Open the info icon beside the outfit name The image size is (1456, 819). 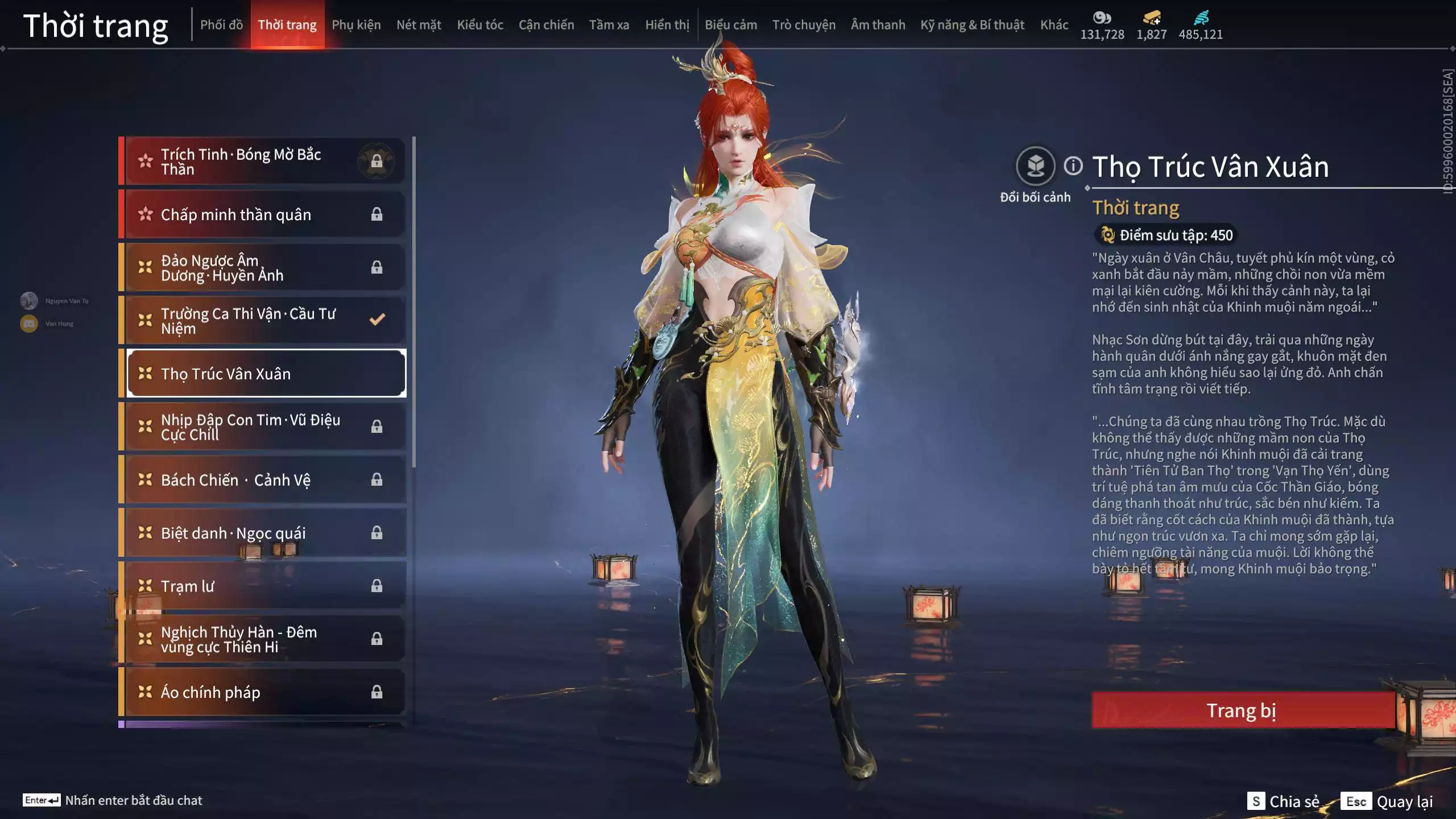click(x=1073, y=166)
